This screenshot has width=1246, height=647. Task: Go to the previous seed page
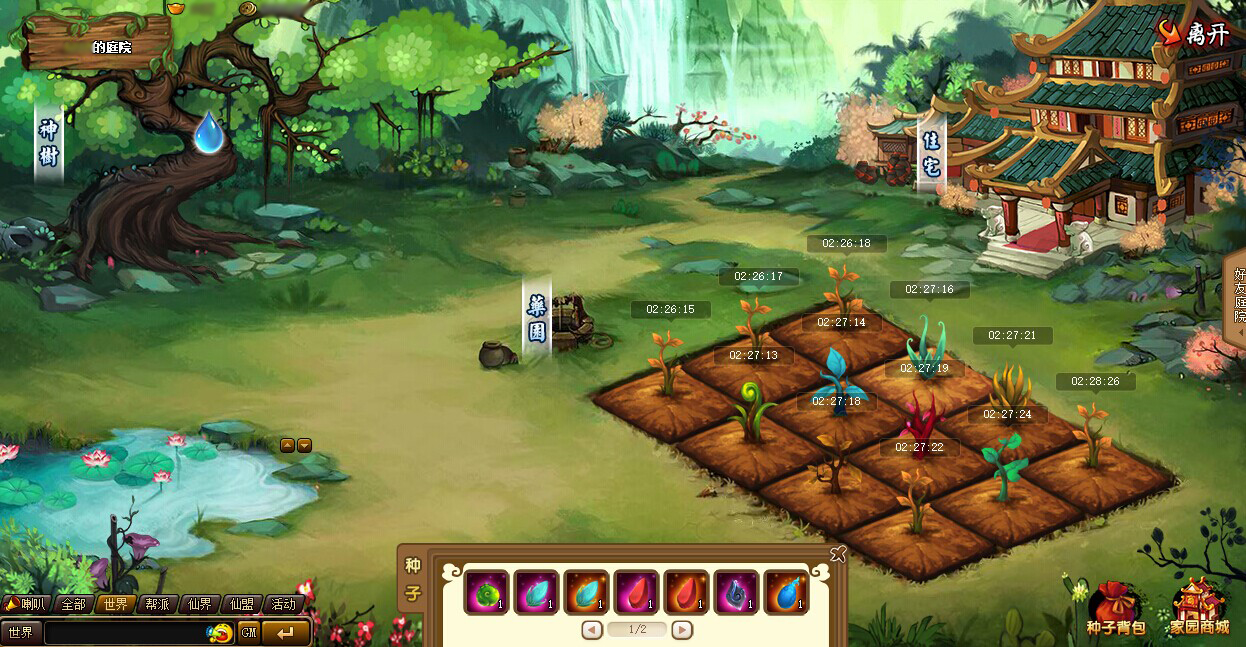pos(592,630)
